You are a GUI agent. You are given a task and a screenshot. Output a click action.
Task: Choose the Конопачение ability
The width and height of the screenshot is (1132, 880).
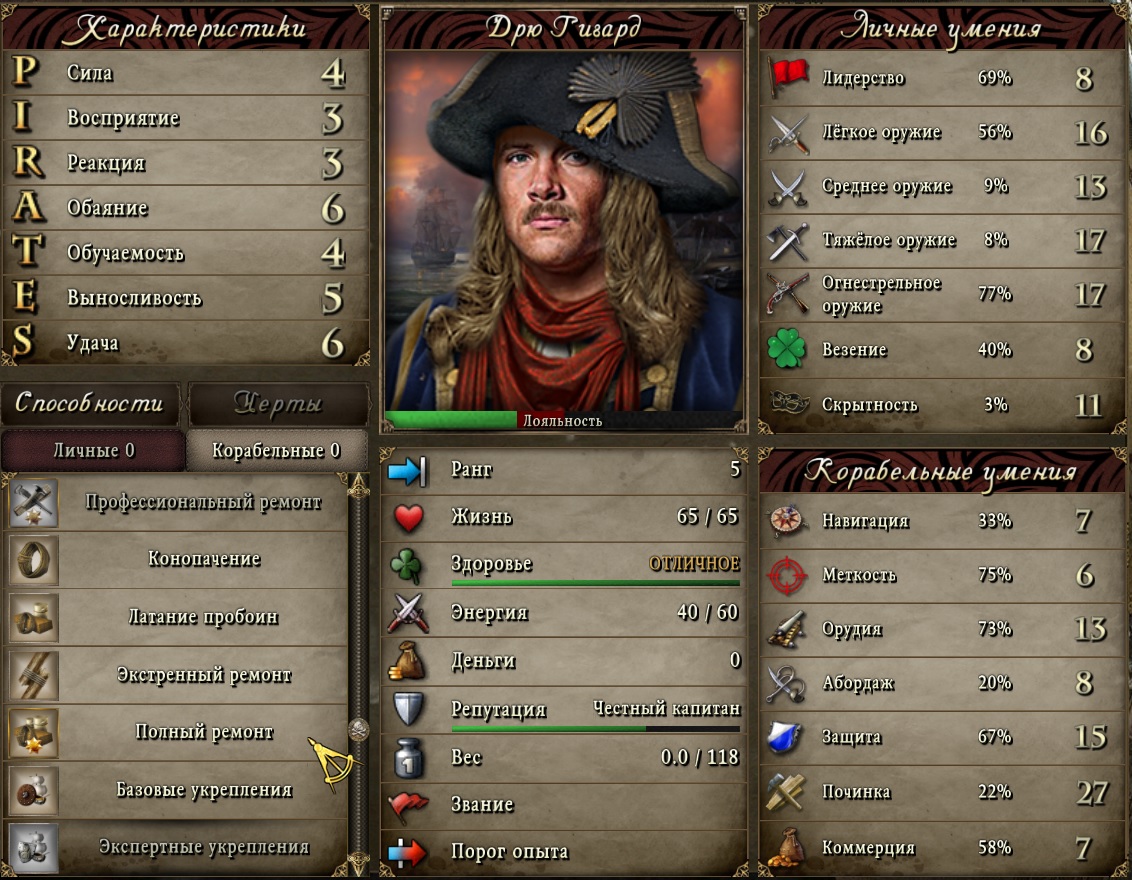(x=202, y=559)
